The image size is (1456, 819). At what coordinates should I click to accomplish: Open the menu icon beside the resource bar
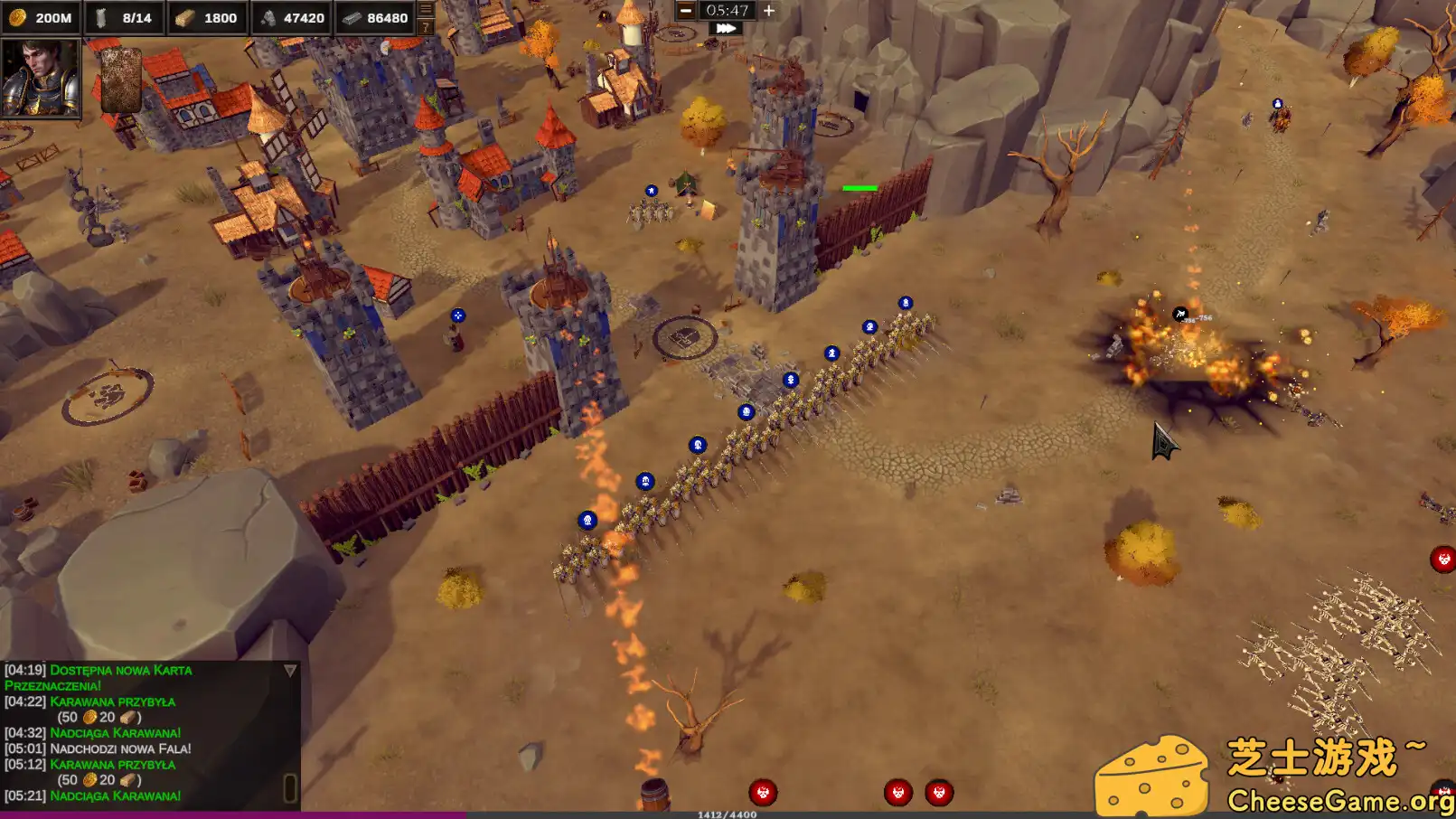(x=424, y=8)
